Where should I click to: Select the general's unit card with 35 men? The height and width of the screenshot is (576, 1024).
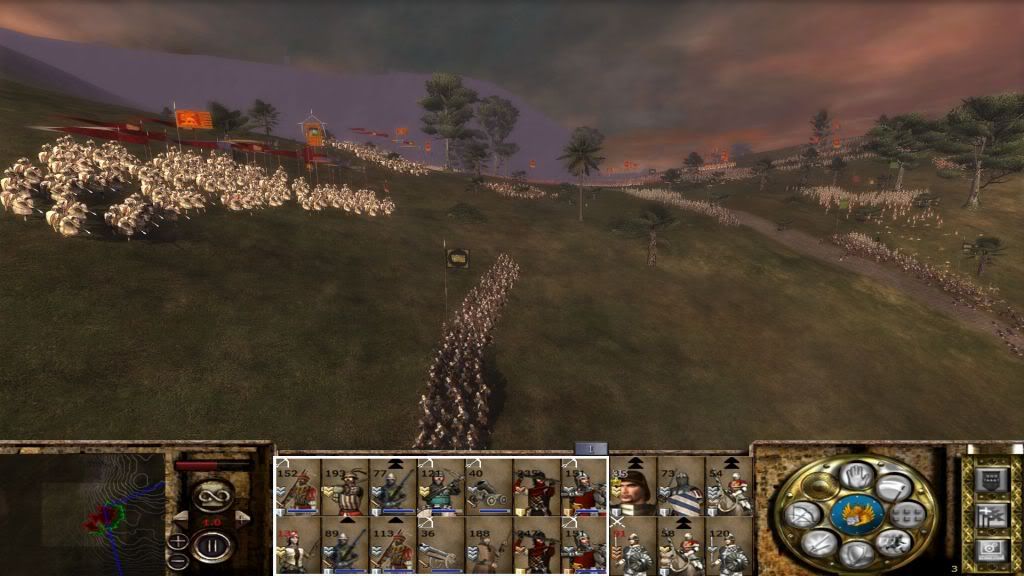[632, 487]
